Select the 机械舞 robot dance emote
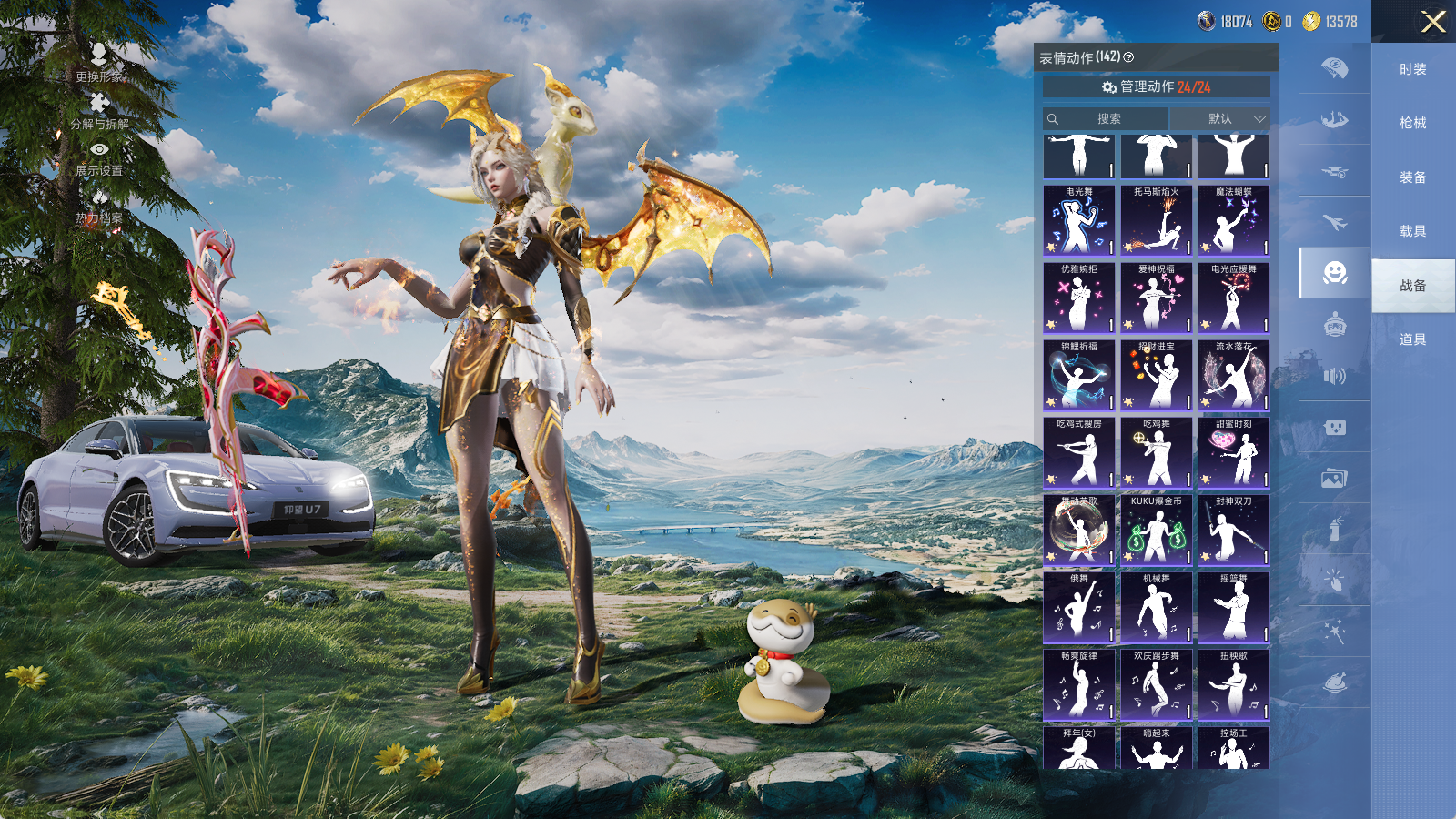The image size is (1456, 819). point(1156,607)
